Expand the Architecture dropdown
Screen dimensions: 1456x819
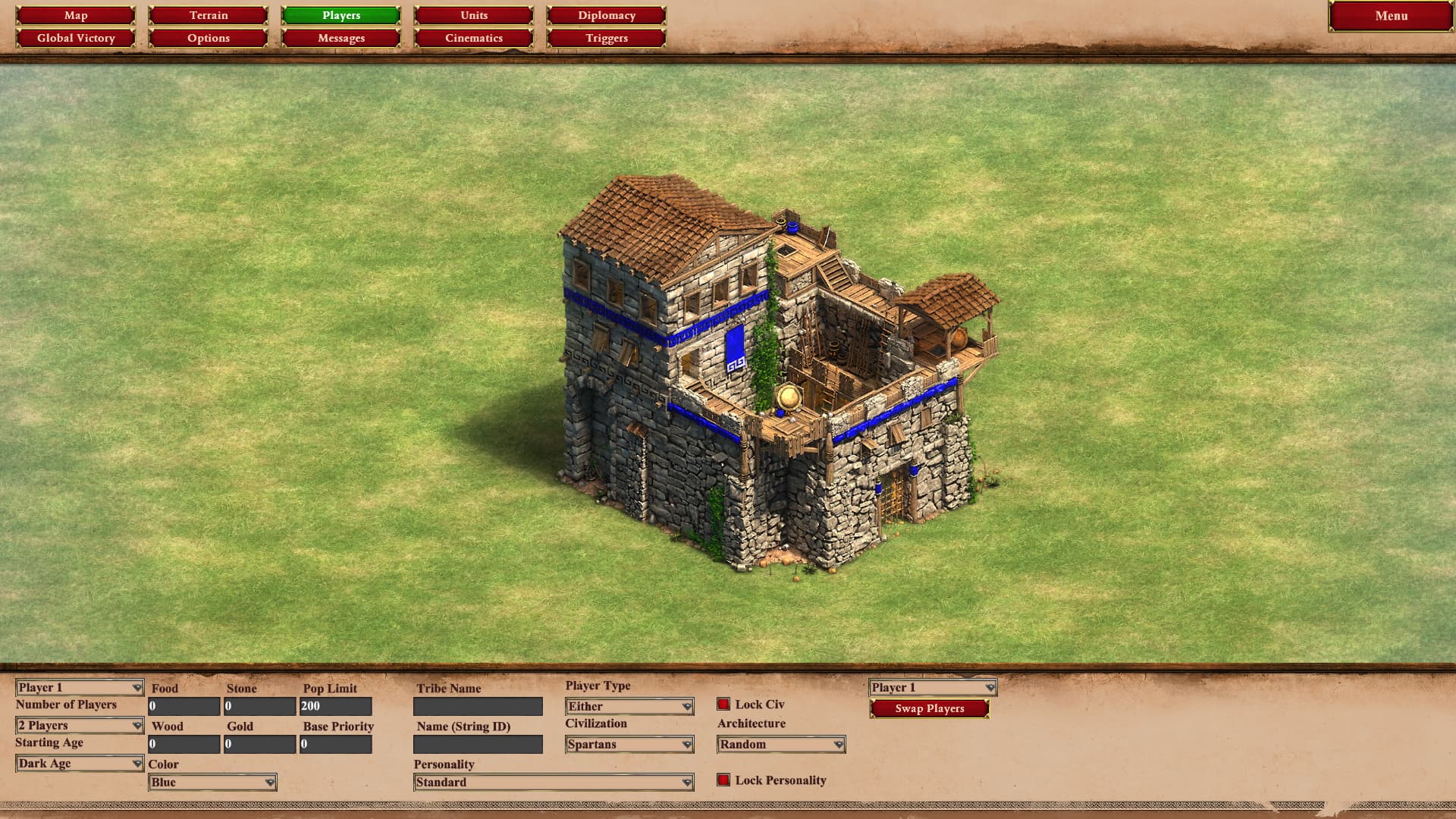[x=781, y=745]
